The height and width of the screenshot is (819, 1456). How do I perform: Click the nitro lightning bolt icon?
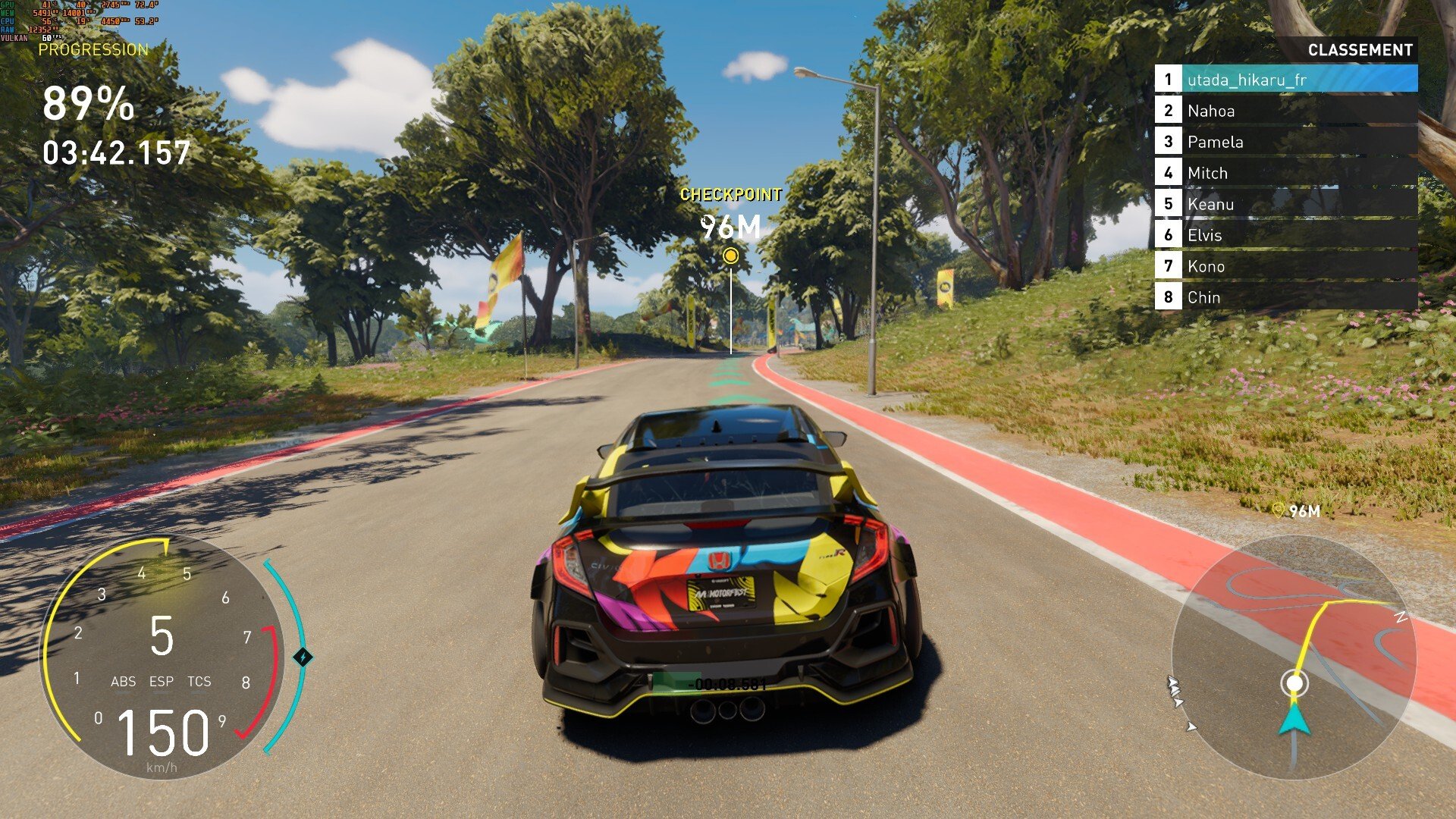click(x=303, y=657)
